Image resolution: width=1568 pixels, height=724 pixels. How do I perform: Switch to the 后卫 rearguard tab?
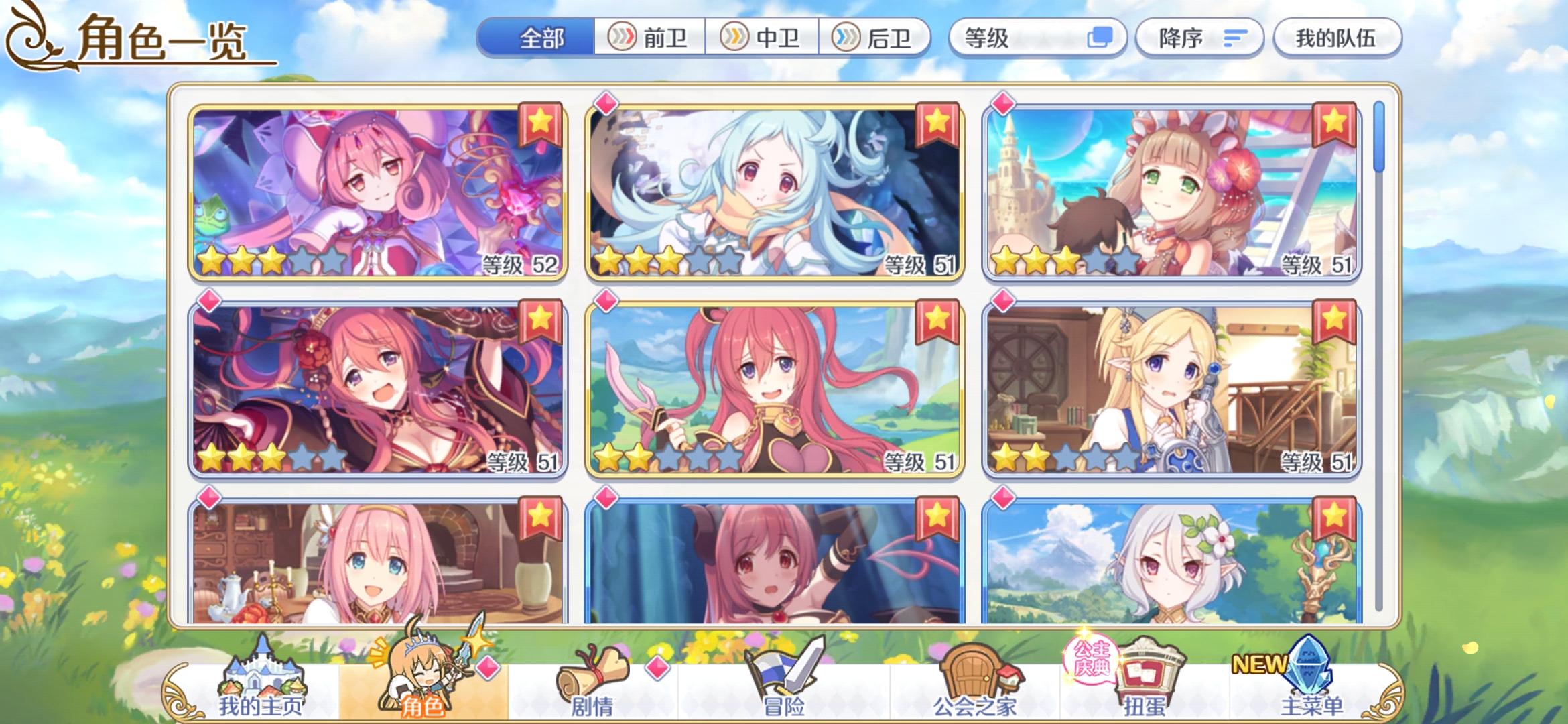(874, 38)
